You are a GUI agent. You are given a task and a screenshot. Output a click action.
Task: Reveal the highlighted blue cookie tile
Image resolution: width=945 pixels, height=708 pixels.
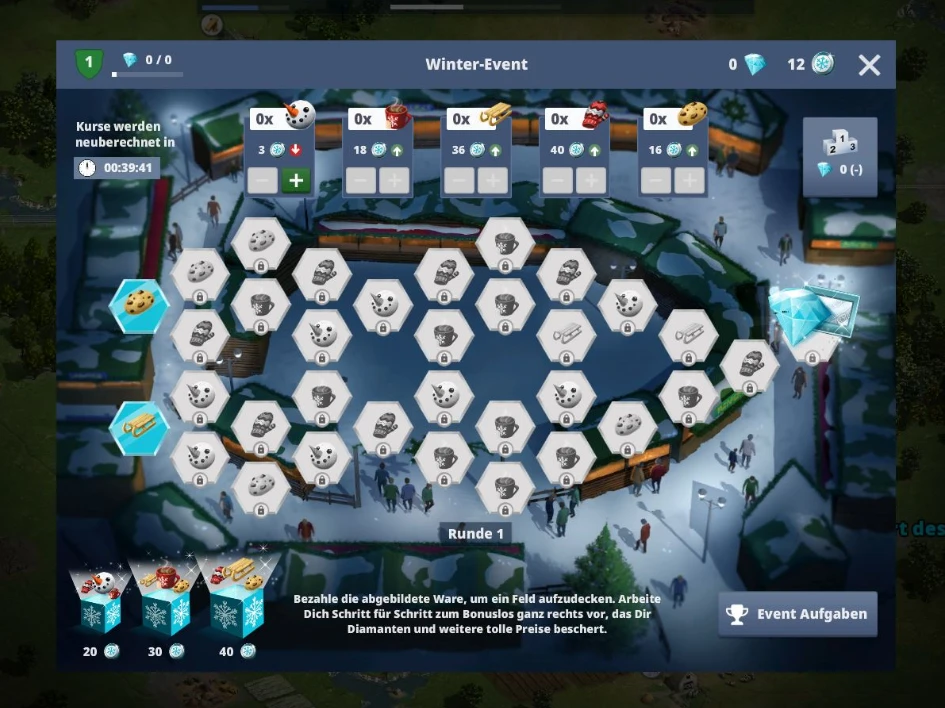click(139, 305)
